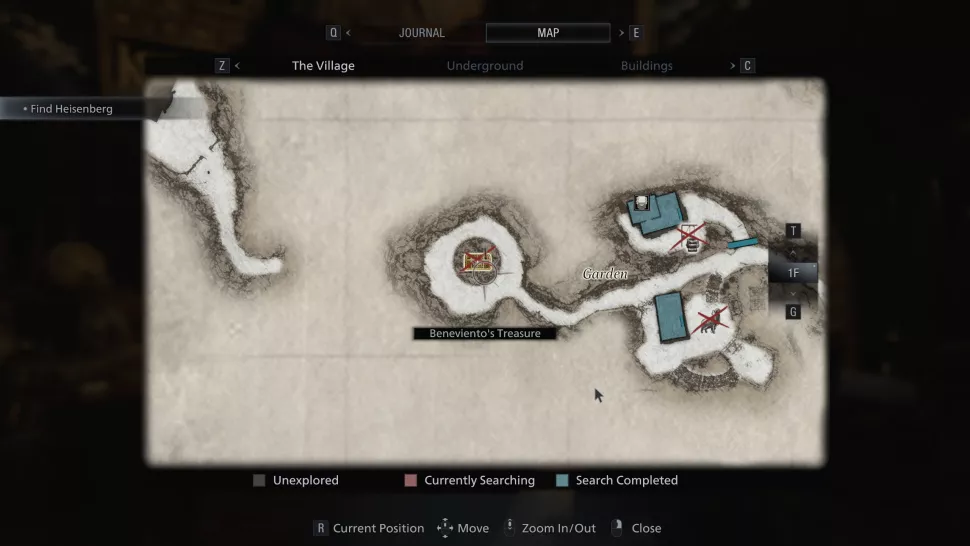Open the Buildings map tab
The height and width of the screenshot is (546, 970).
tap(645, 66)
